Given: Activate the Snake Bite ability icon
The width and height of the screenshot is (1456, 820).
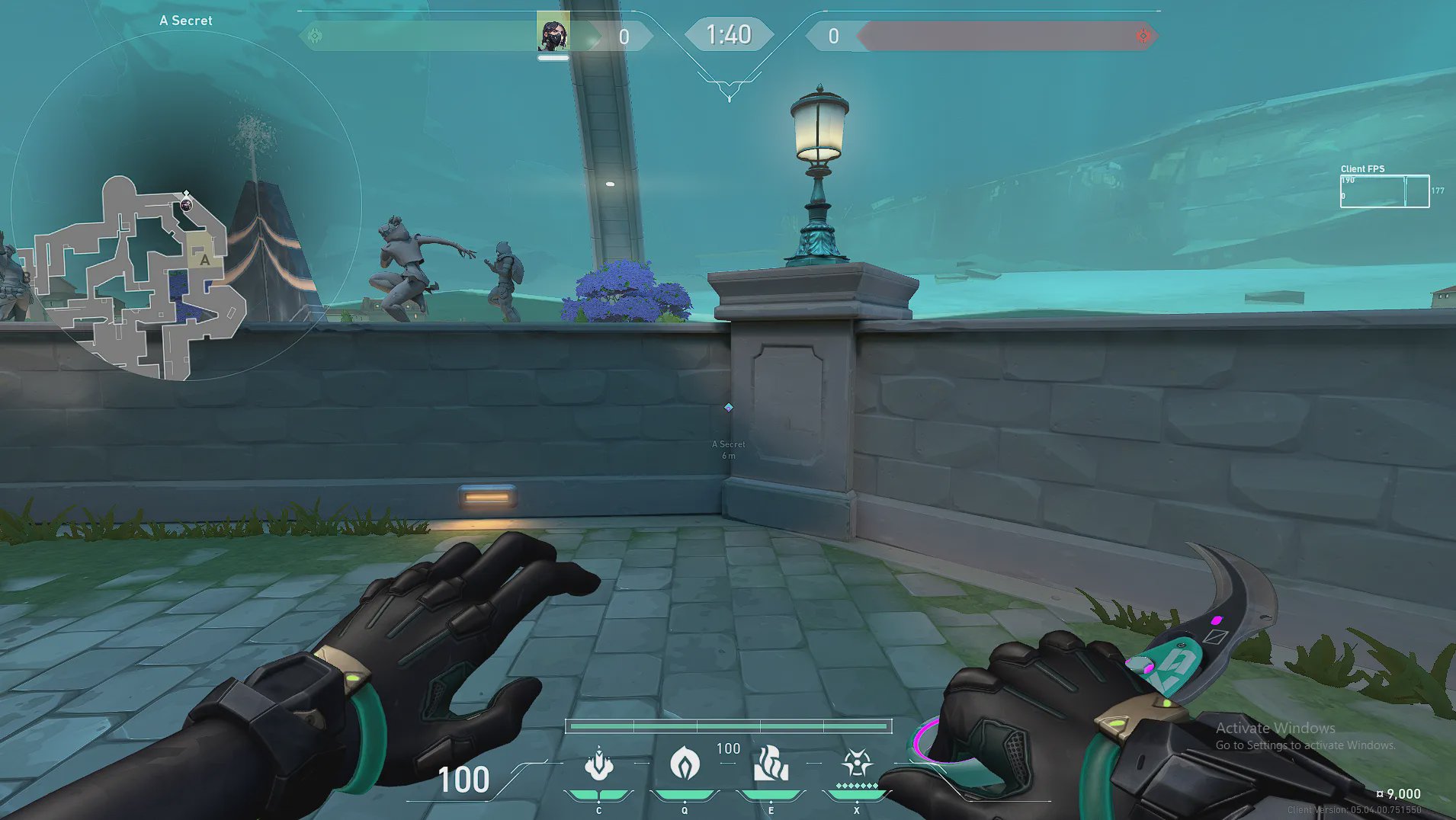Looking at the screenshot, I should [x=599, y=764].
